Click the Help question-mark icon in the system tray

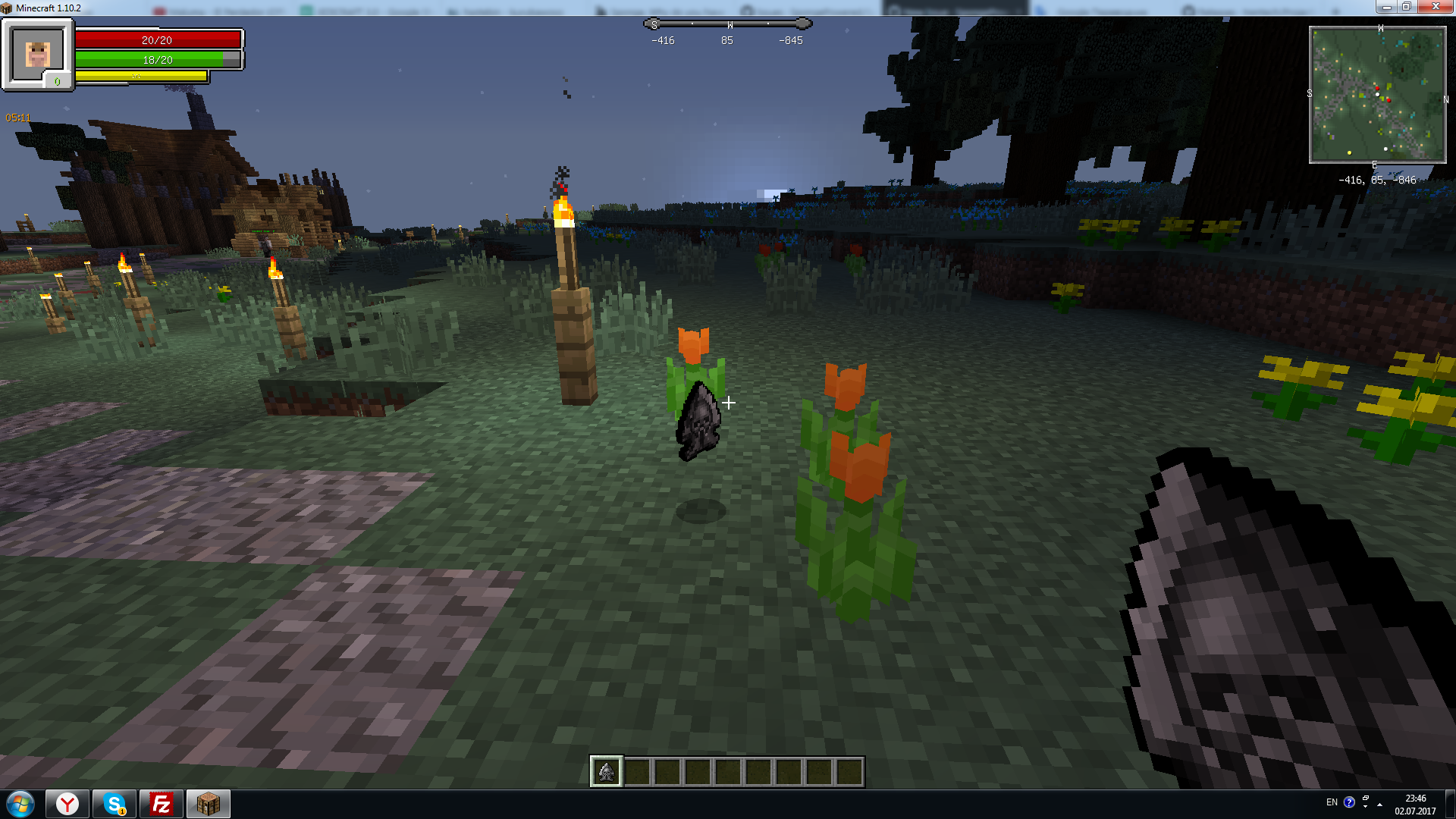click(x=1350, y=802)
